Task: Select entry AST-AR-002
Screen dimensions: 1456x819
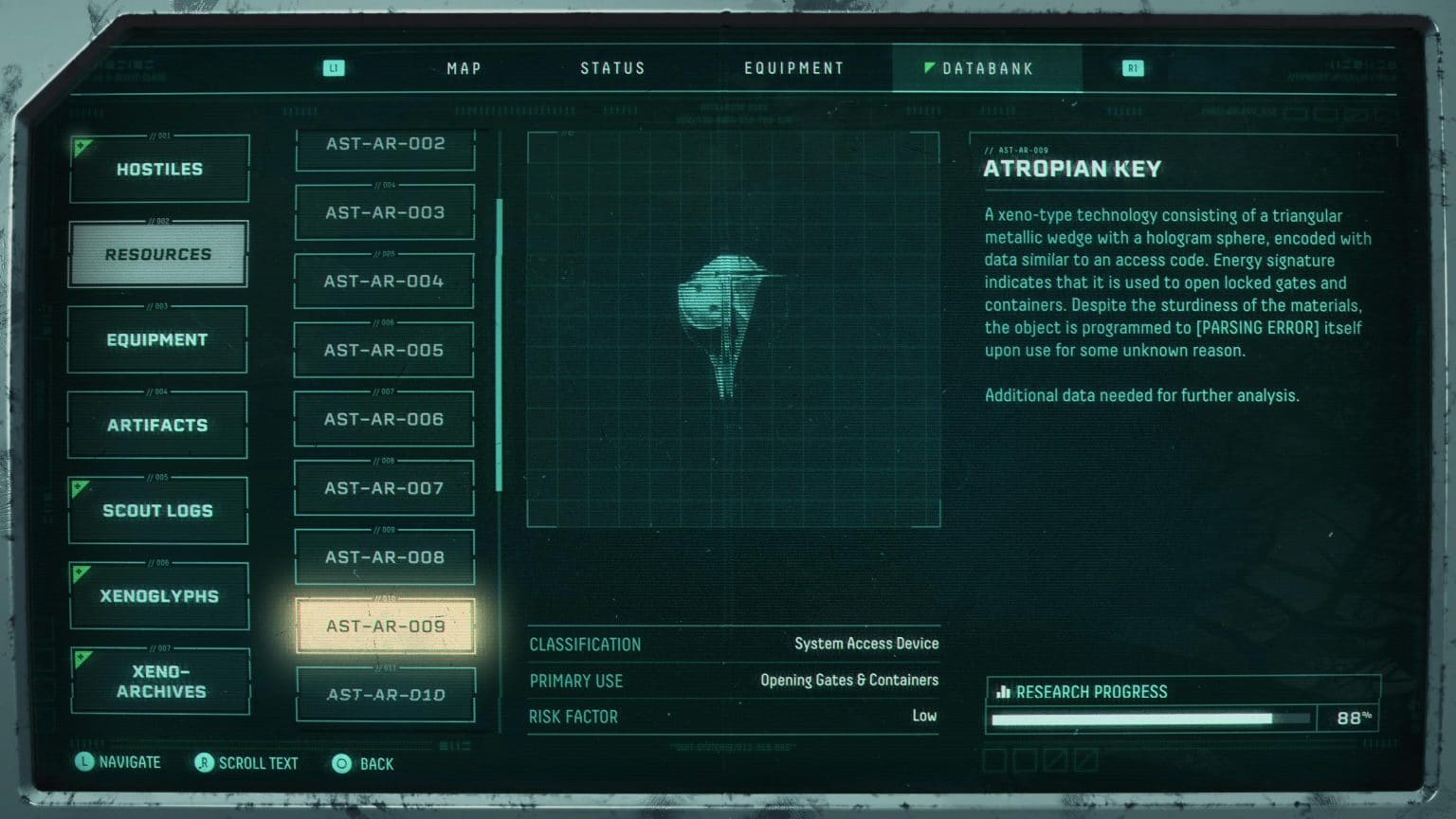Action: (x=385, y=144)
